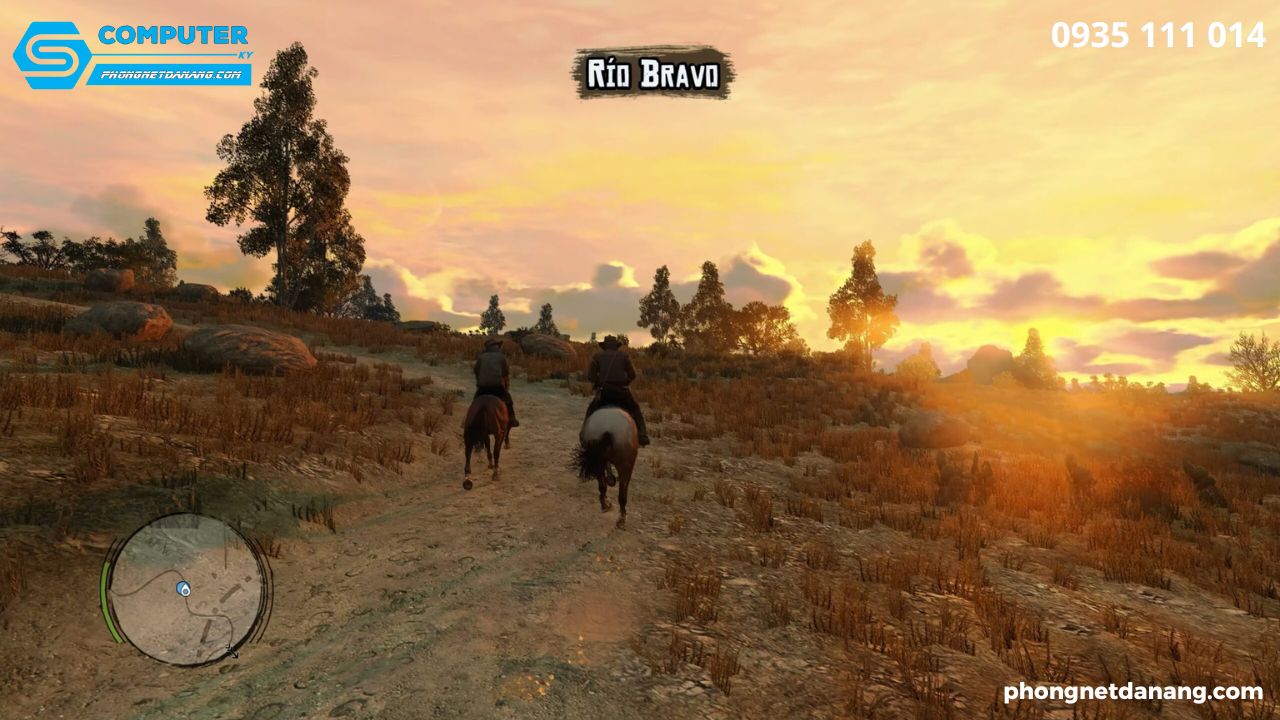Click the water droplet symbol inside the player marker
This screenshot has height=720, width=1280.
(186, 590)
